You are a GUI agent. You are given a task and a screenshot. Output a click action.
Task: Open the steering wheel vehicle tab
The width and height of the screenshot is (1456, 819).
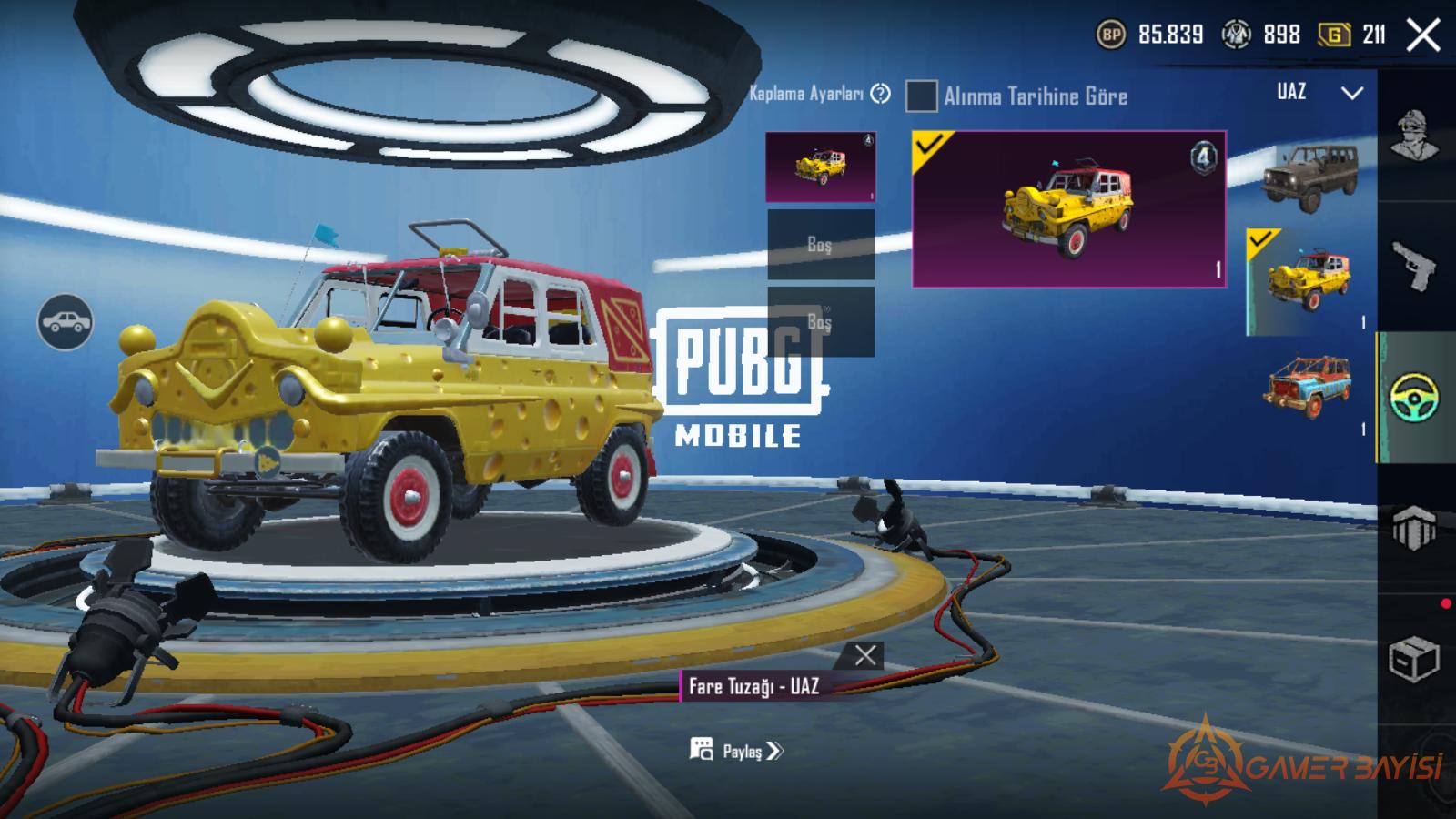pos(1415,398)
